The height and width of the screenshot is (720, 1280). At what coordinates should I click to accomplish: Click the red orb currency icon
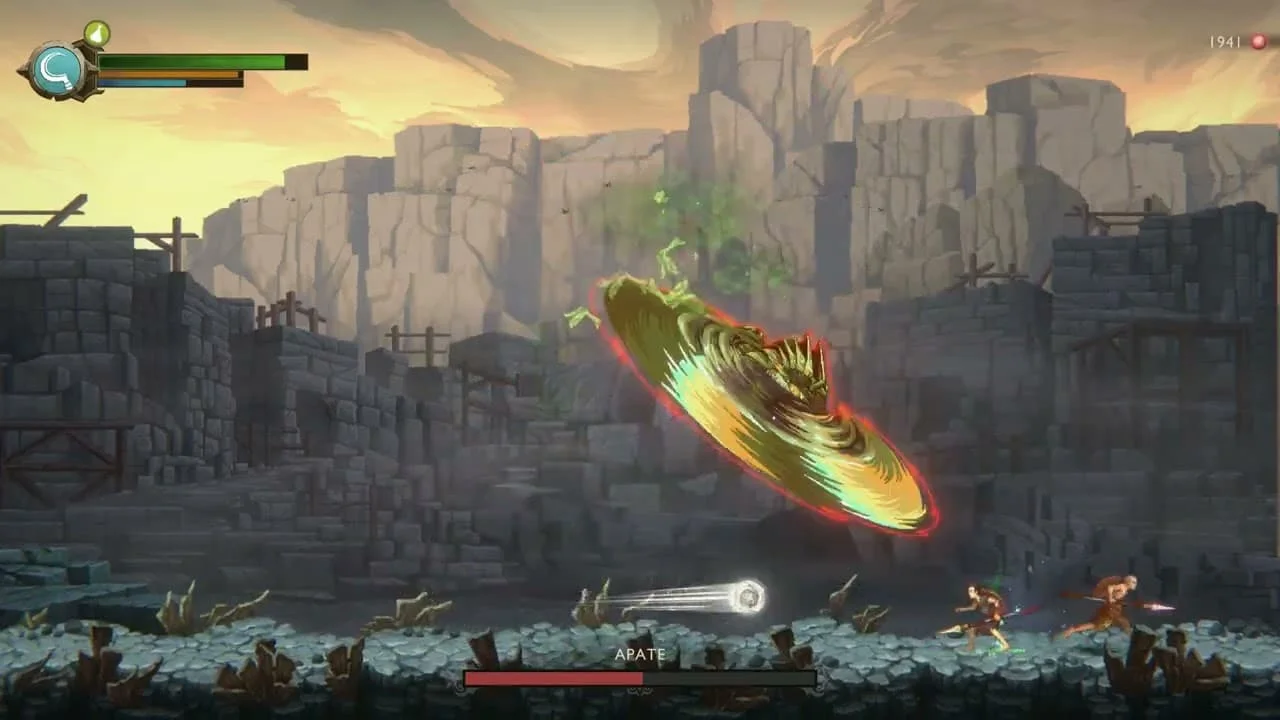1258,42
